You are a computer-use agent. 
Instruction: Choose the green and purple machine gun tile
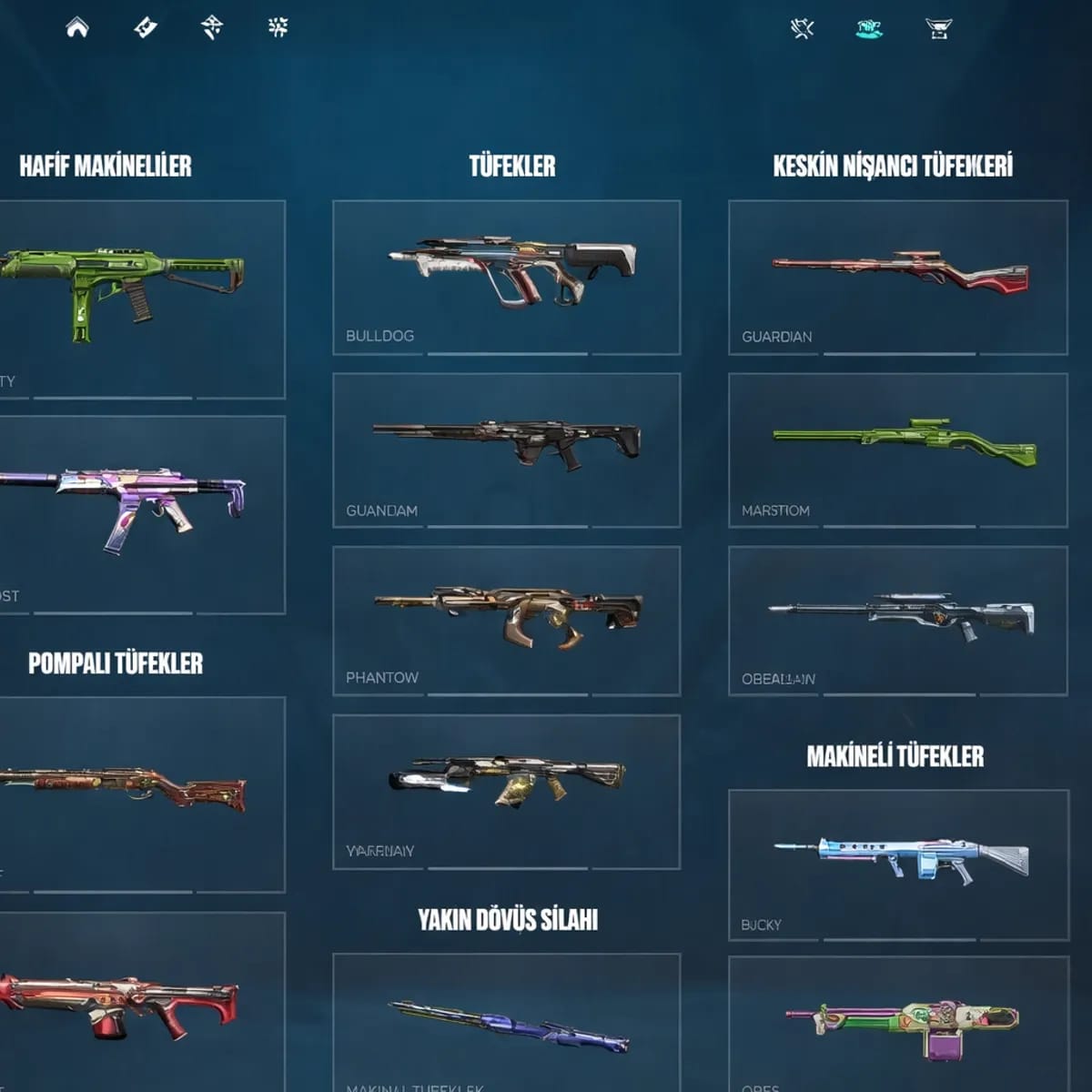pyautogui.click(x=897, y=1026)
